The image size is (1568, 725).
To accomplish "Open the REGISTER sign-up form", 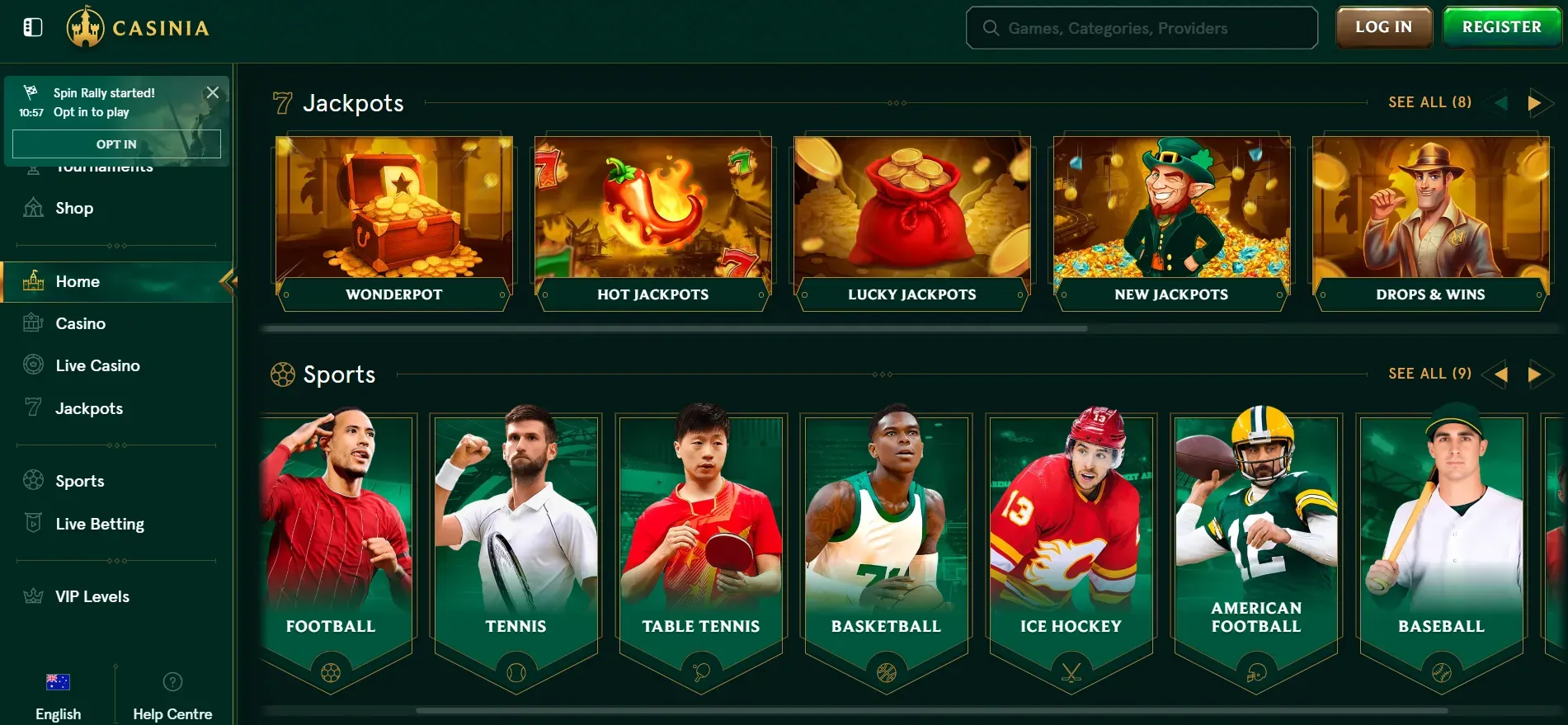I will tap(1501, 27).
